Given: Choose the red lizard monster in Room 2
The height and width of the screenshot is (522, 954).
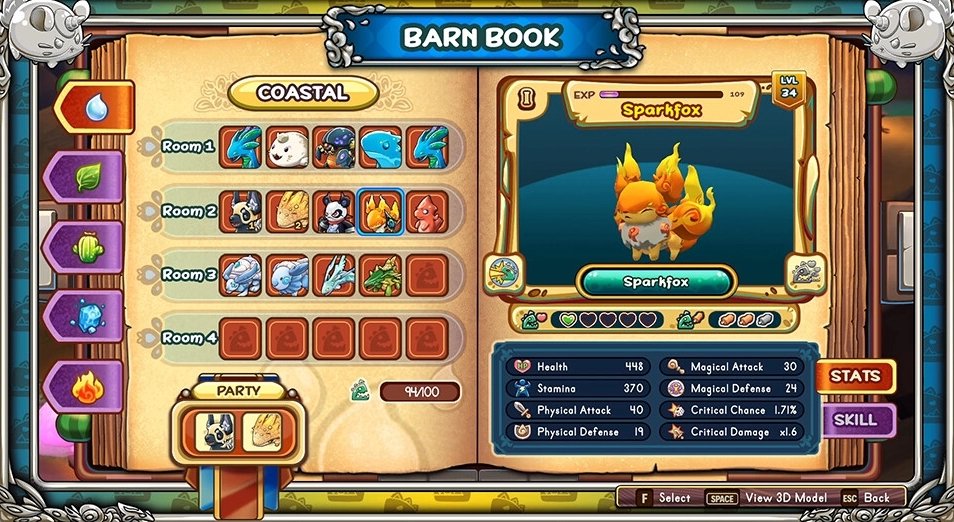Looking at the screenshot, I should 427,212.
